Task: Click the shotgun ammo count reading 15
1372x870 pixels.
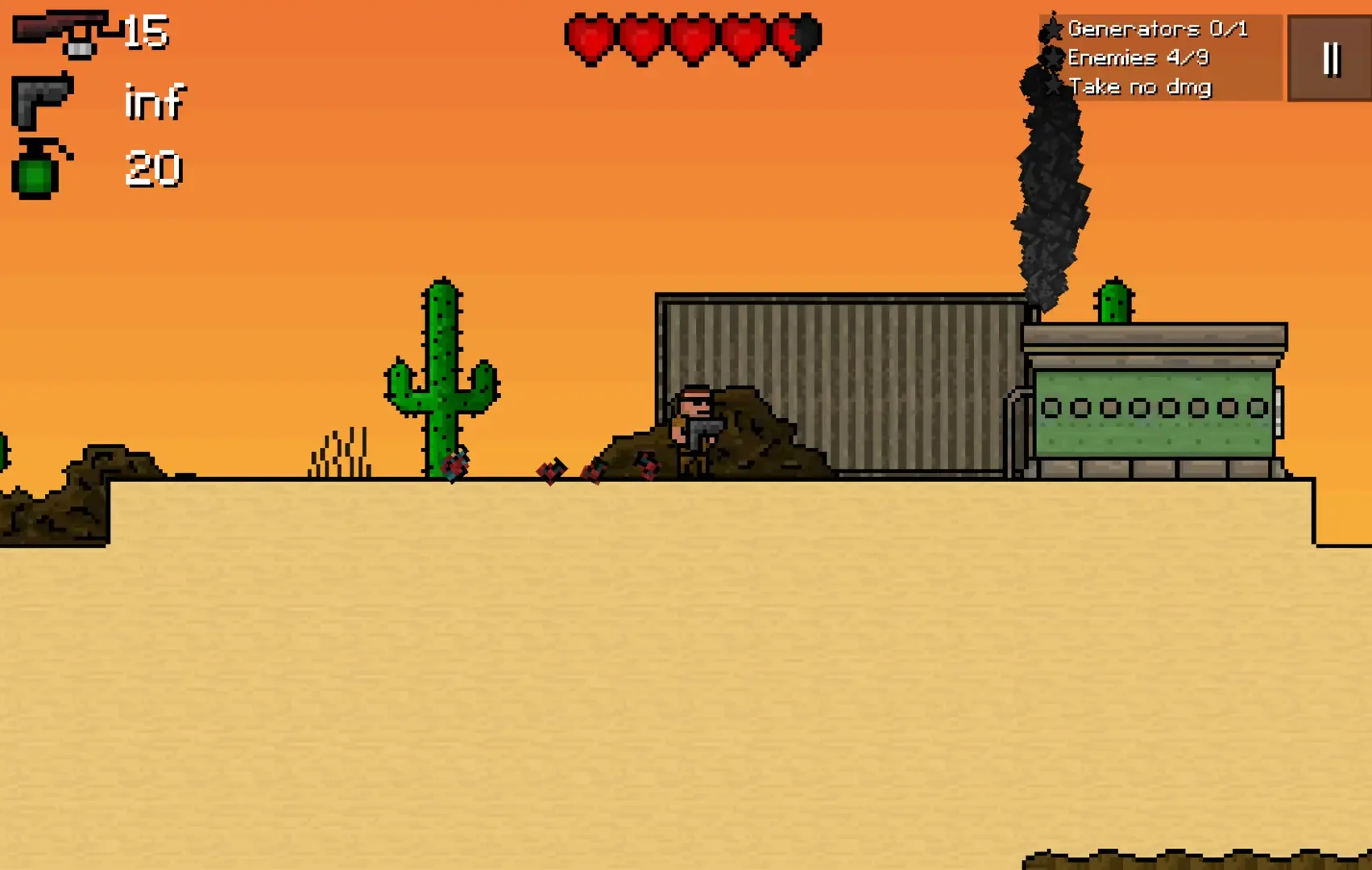Action: (145, 32)
